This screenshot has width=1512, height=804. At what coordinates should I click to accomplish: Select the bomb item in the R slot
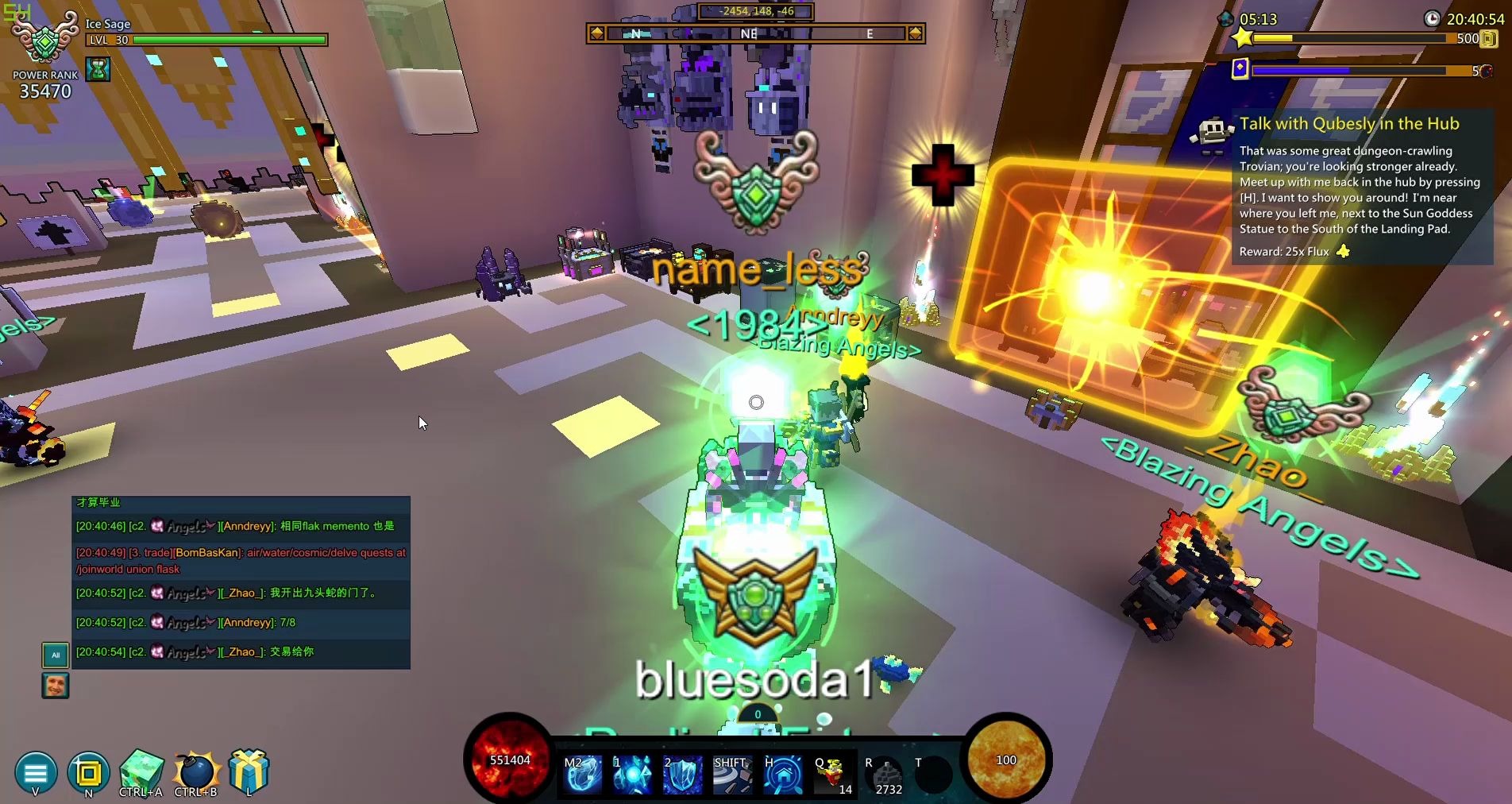[x=885, y=775]
